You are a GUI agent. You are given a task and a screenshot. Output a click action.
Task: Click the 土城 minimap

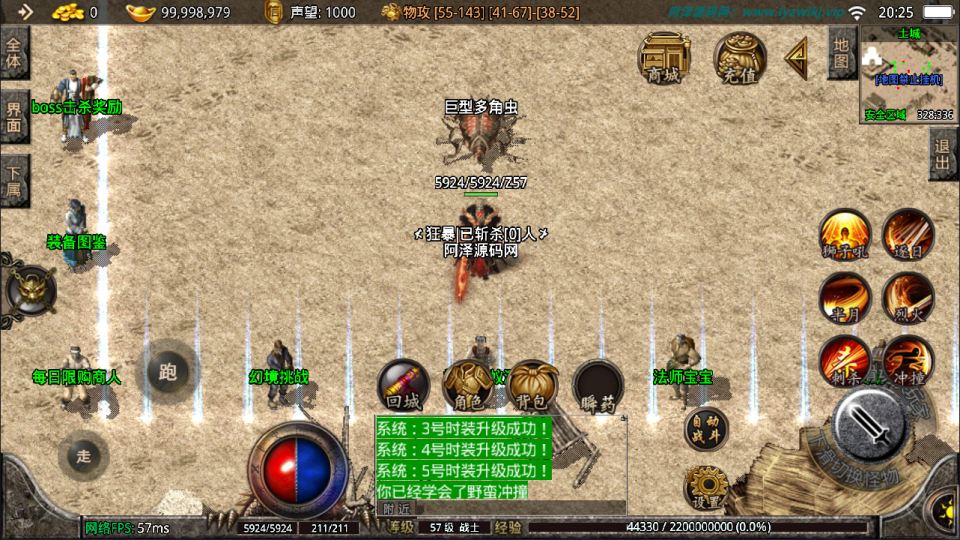(x=908, y=75)
